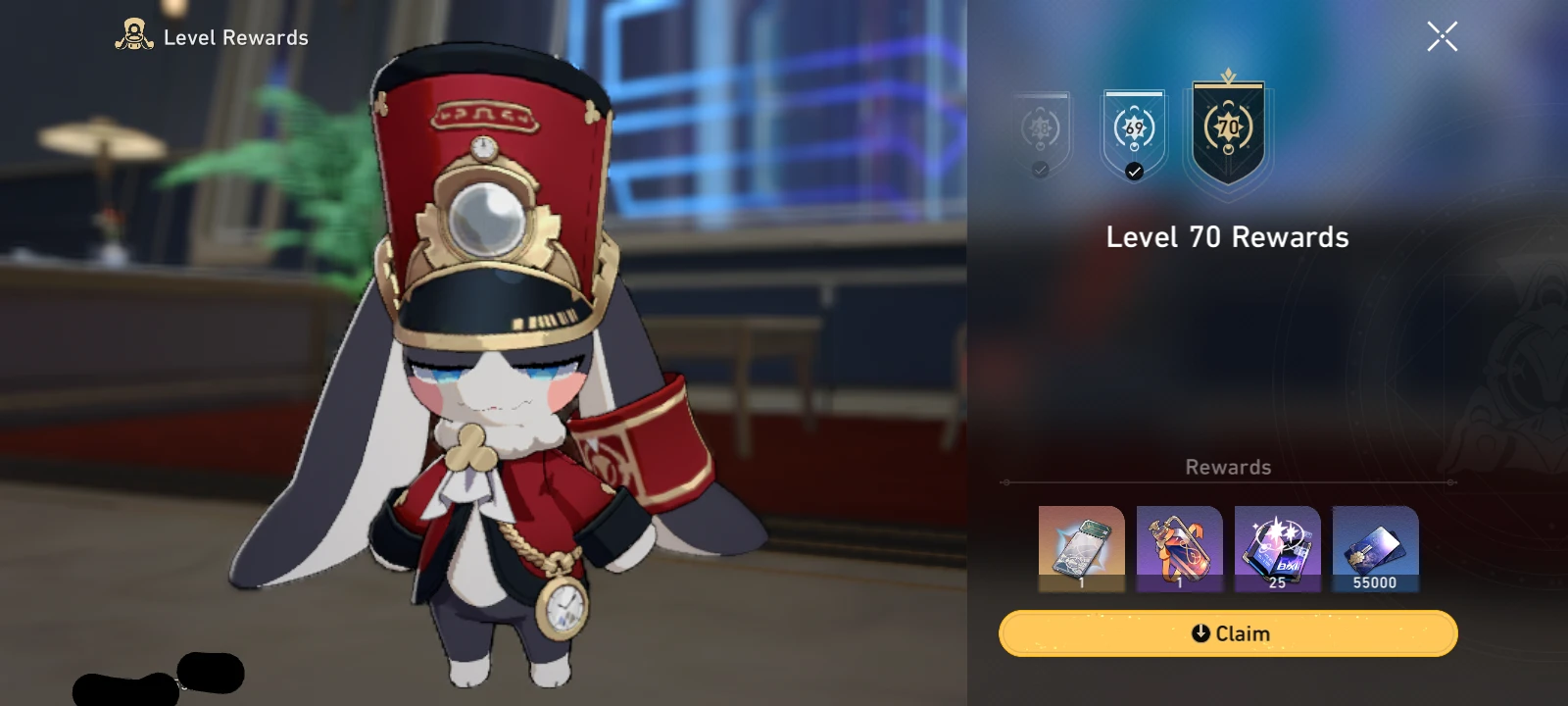This screenshot has width=1568, height=706.
Task: Close the Level Rewards screen
Action: pos(1441,37)
